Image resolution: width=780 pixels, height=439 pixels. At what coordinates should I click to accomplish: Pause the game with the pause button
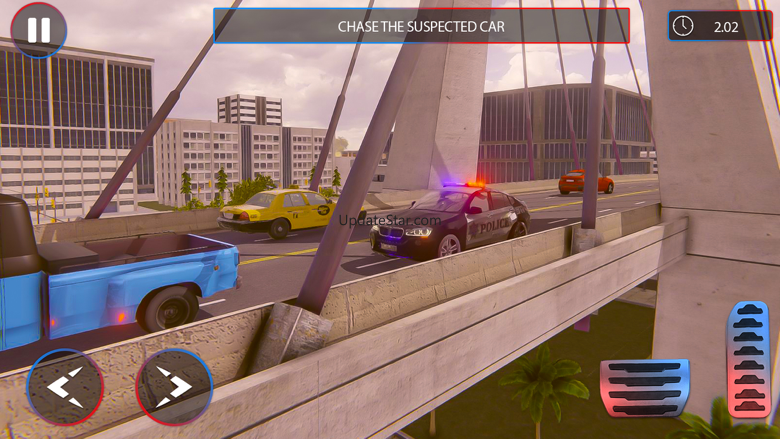coord(38,30)
